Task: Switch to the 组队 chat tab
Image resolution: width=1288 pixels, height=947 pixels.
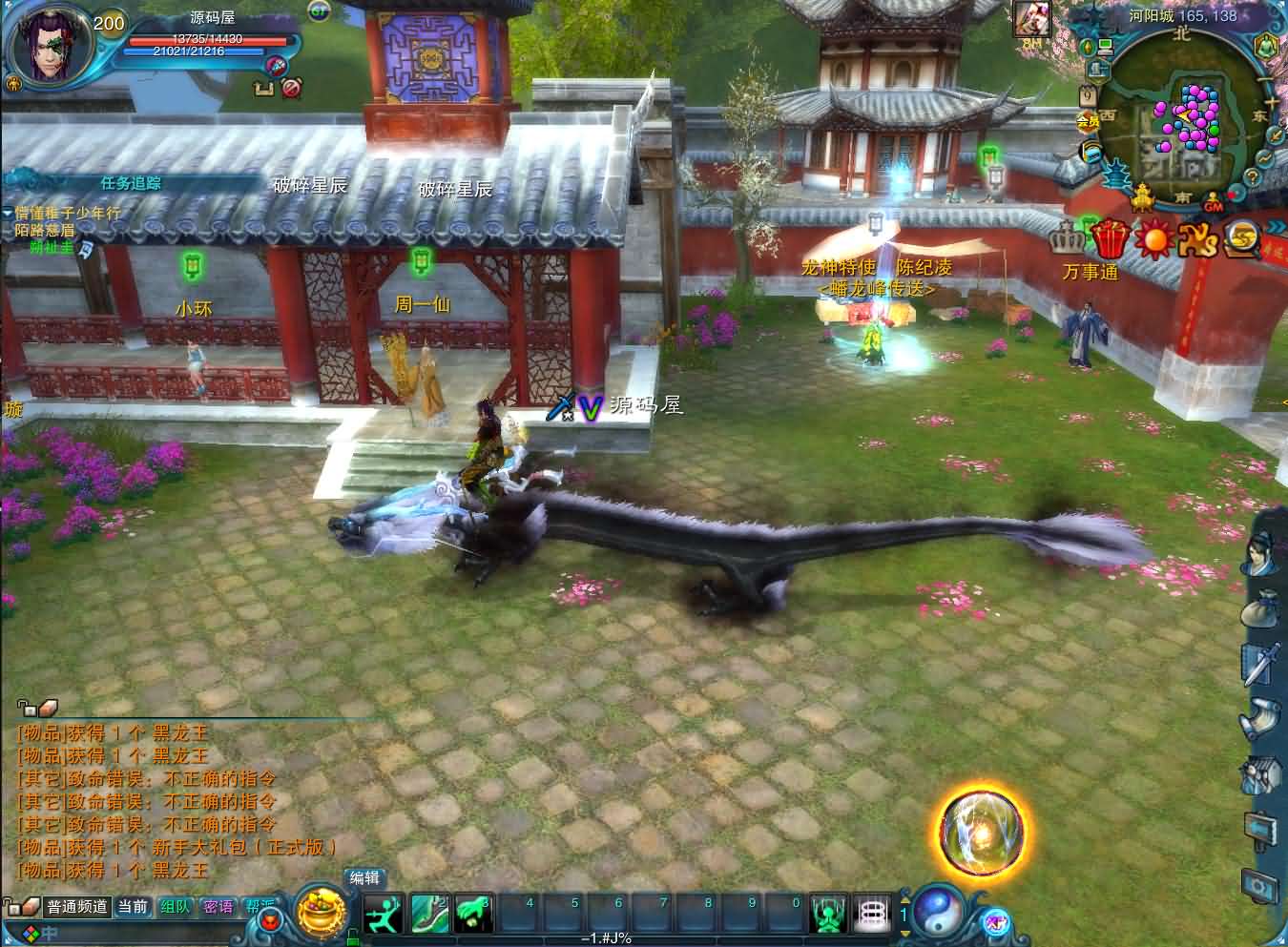Action: click(x=177, y=908)
